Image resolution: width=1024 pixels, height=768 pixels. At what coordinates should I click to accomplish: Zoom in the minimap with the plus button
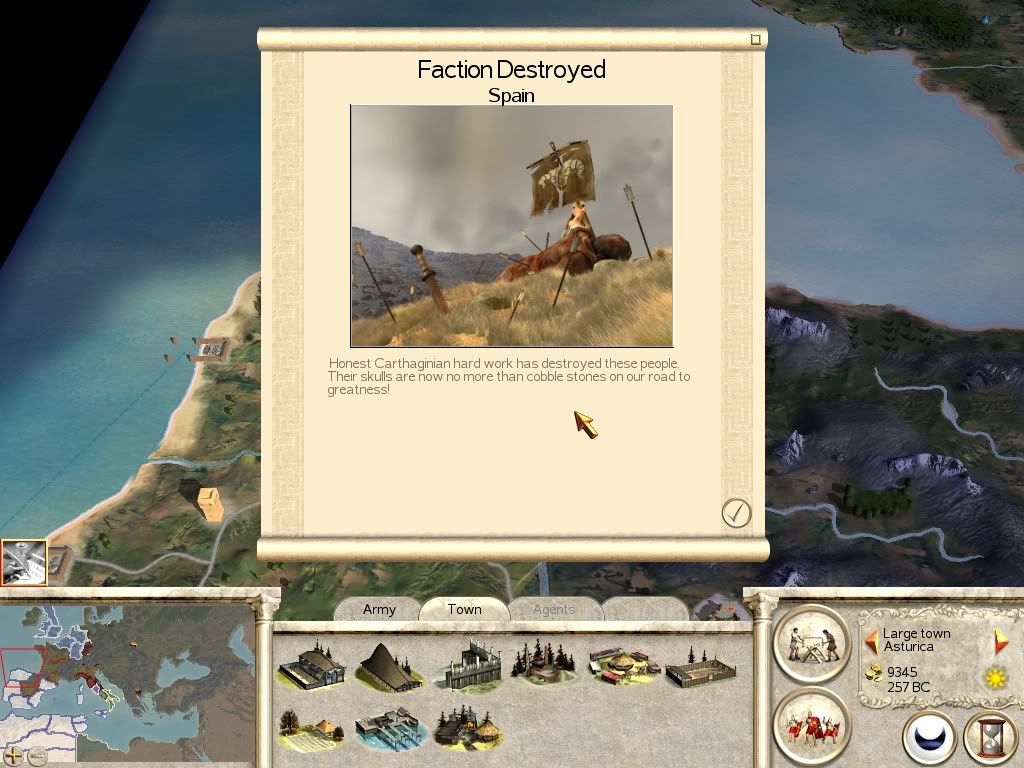(14, 755)
